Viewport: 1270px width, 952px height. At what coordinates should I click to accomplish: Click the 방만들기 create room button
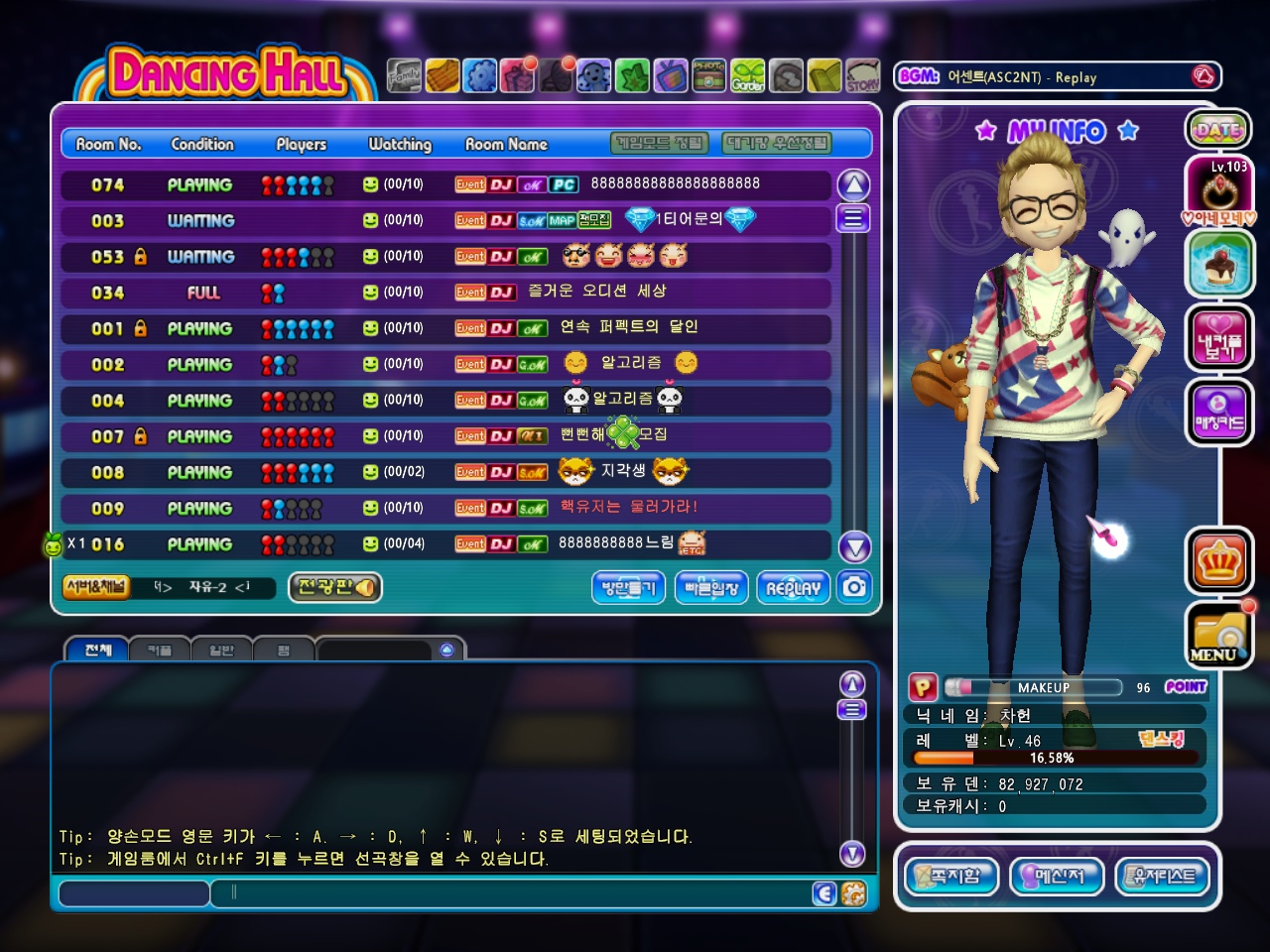coord(628,588)
